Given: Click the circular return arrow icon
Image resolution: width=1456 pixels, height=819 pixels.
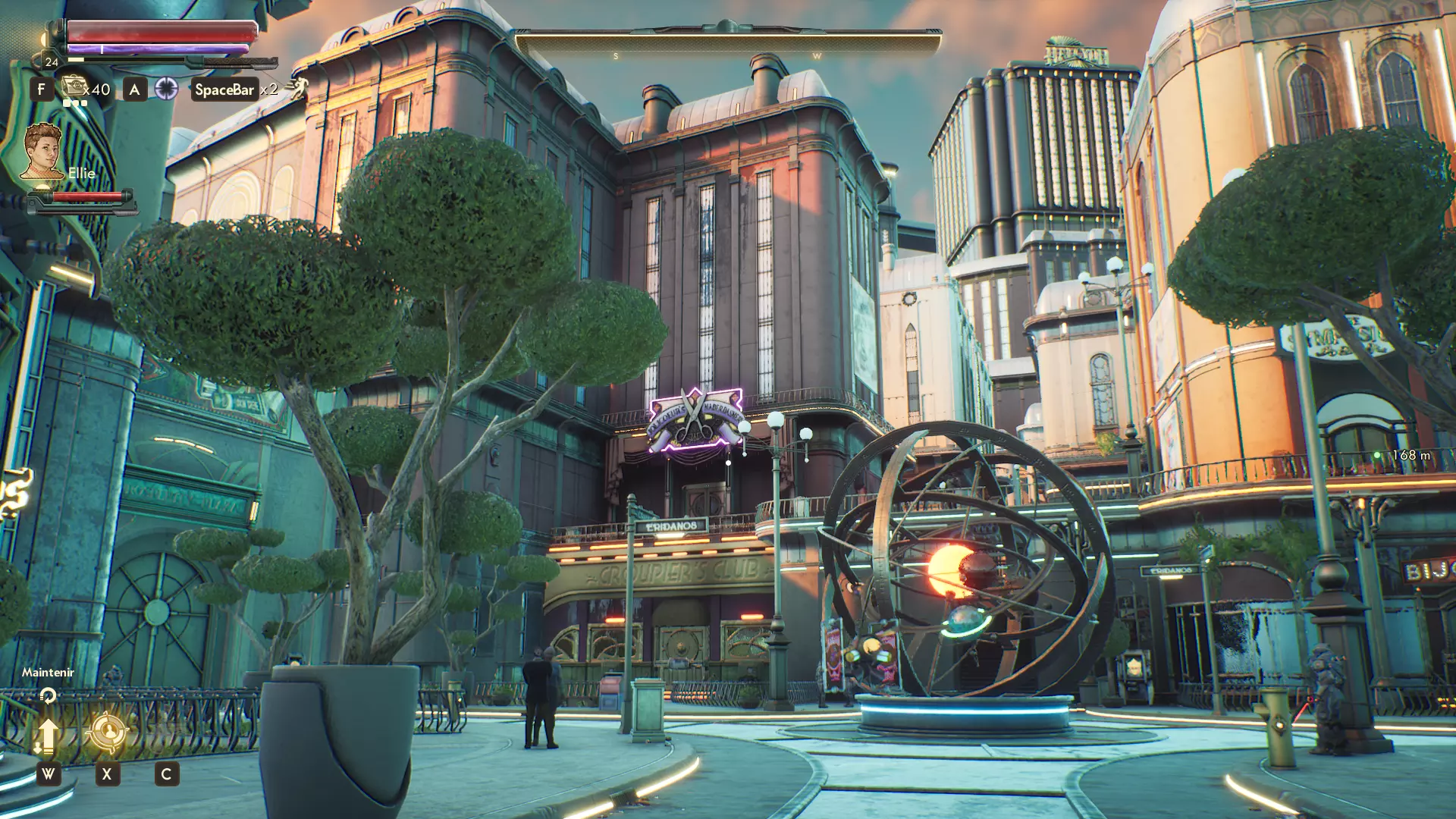Looking at the screenshot, I should coord(48,695).
